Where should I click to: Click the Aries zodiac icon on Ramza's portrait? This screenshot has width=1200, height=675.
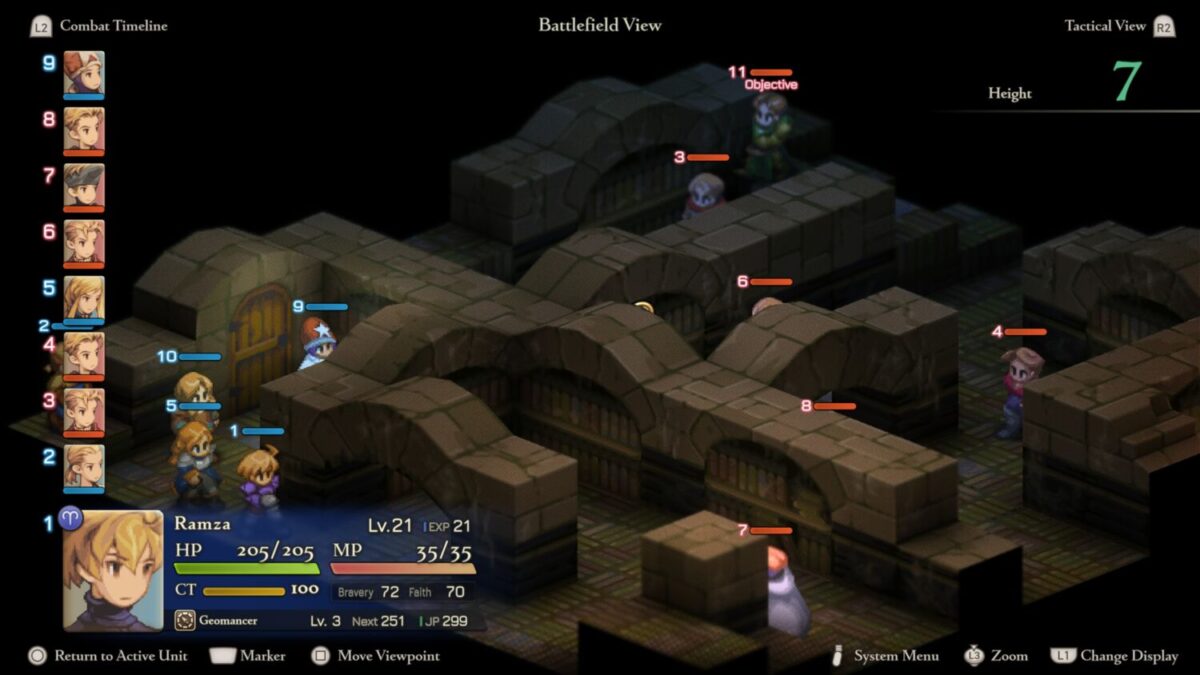pos(71,520)
